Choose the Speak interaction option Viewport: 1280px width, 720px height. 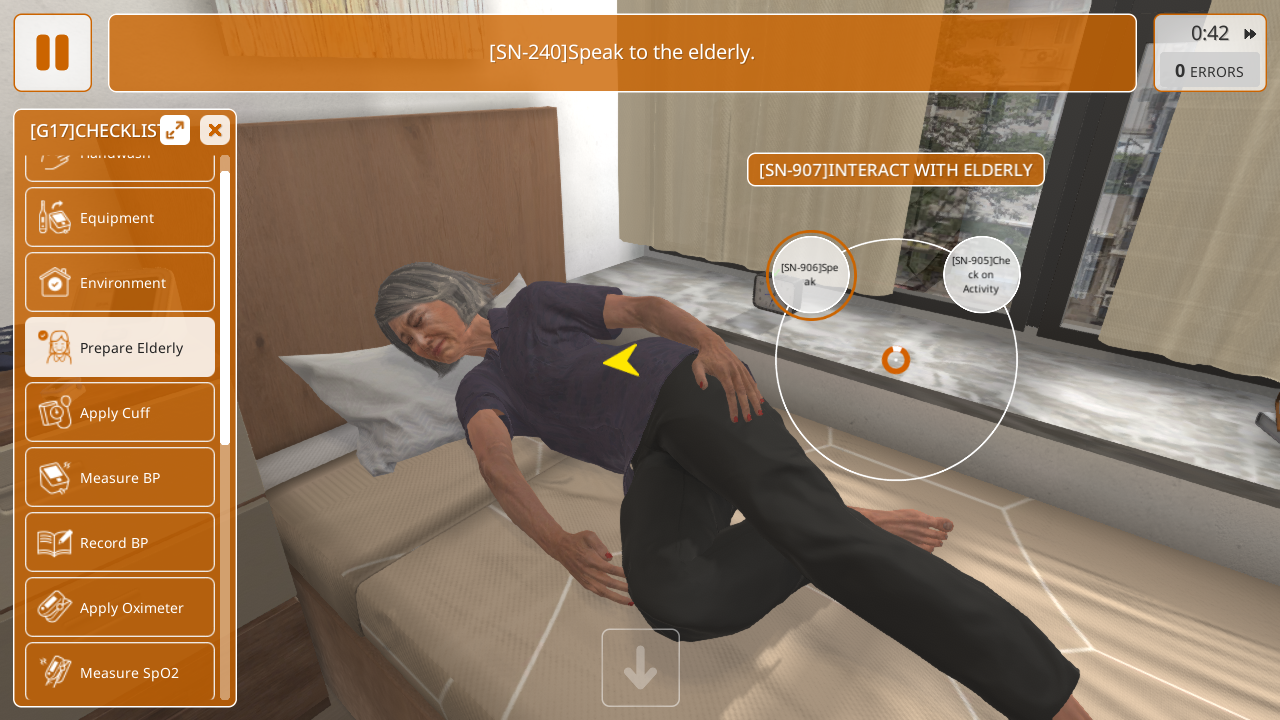coord(810,275)
